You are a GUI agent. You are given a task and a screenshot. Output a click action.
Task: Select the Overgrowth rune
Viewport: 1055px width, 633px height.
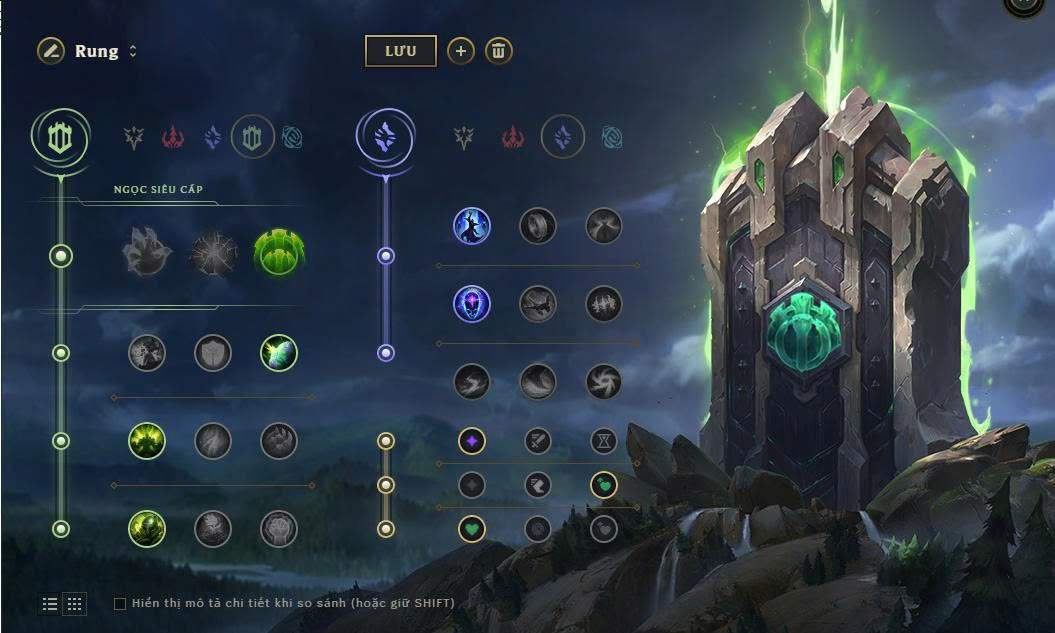[147, 528]
